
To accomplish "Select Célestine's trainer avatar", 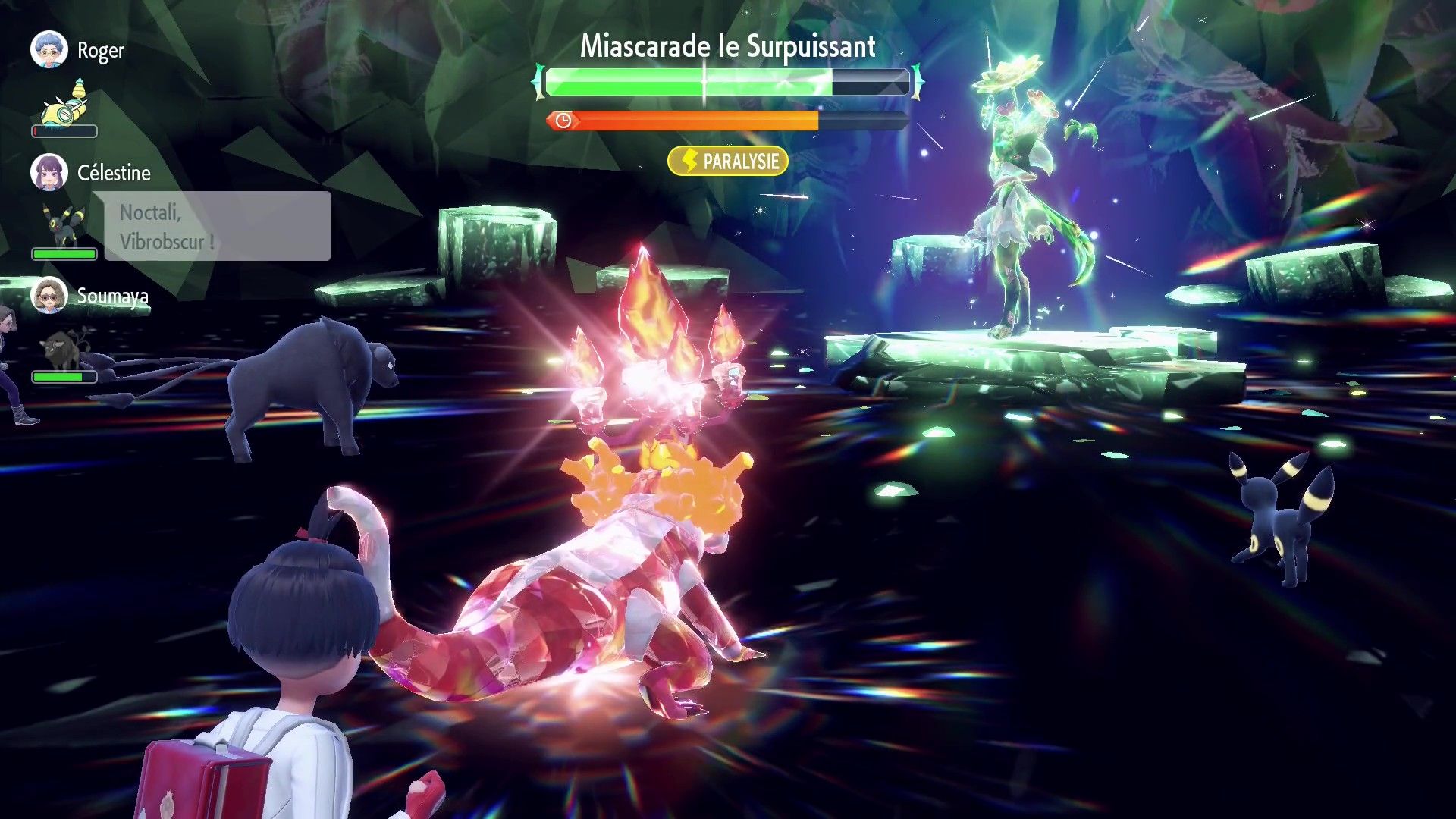I will pyautogui.click(x=49, y=173).
